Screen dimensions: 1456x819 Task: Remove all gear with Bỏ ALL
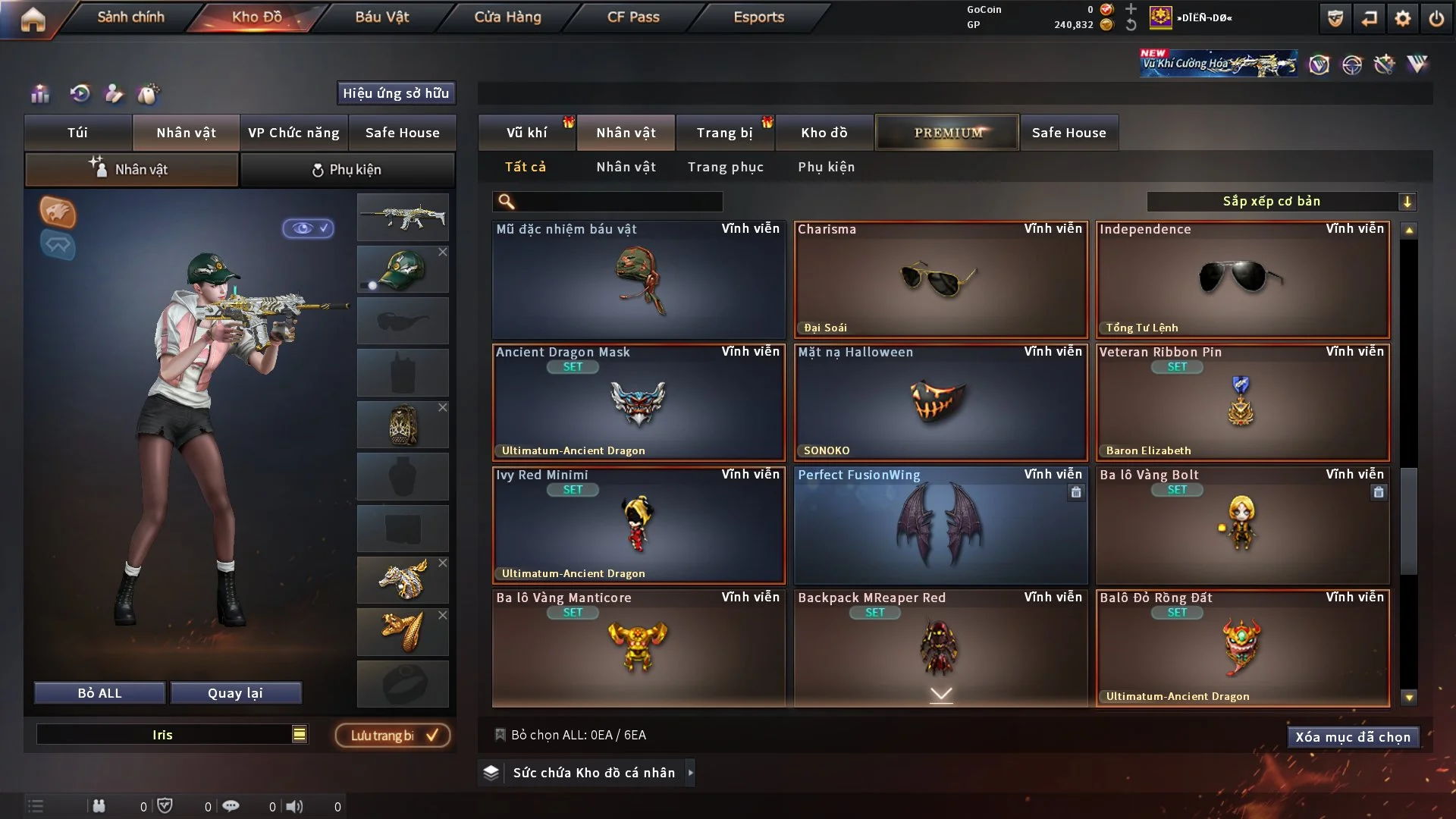99,693
